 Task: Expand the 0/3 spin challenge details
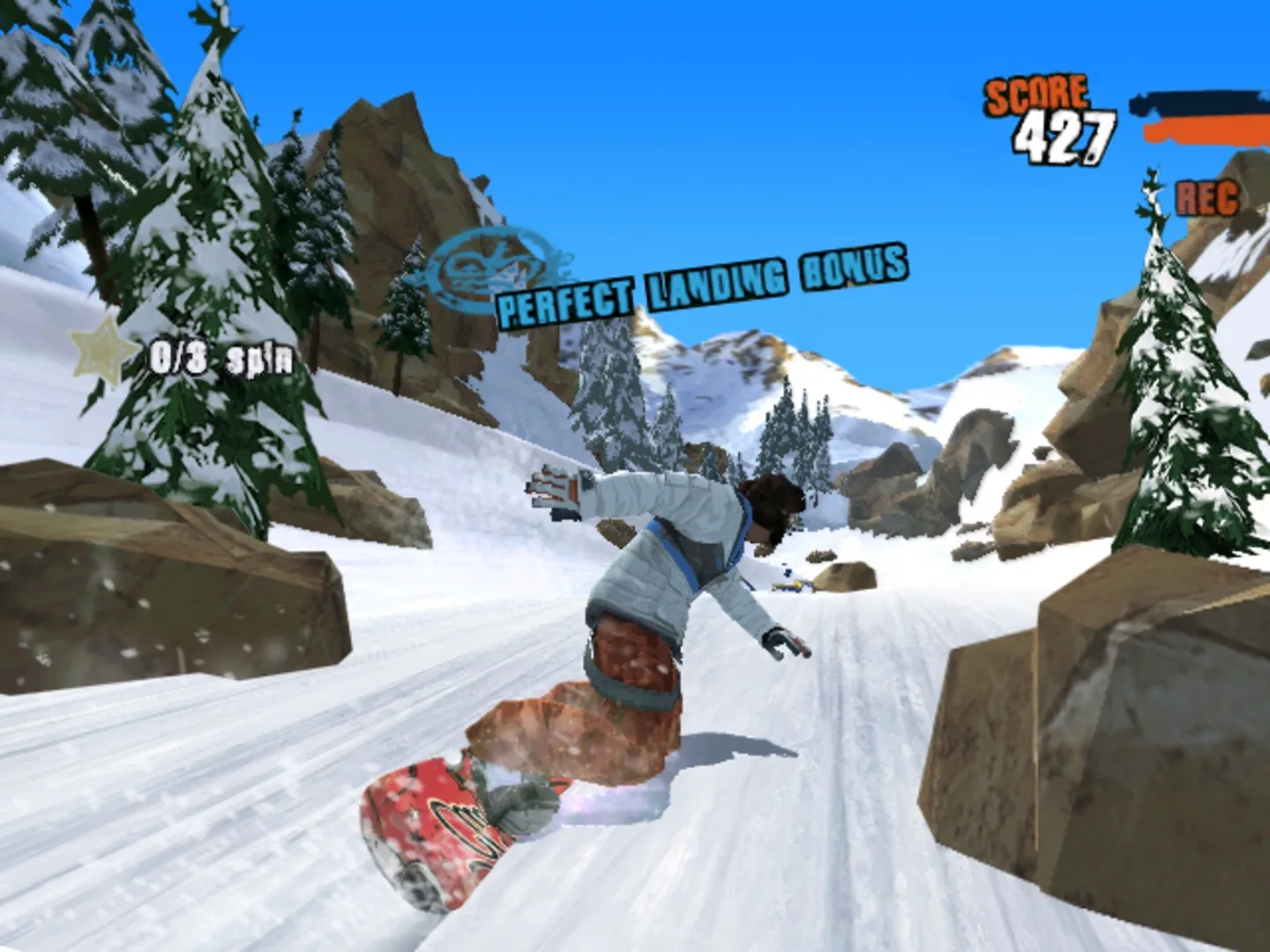point(222,356)
